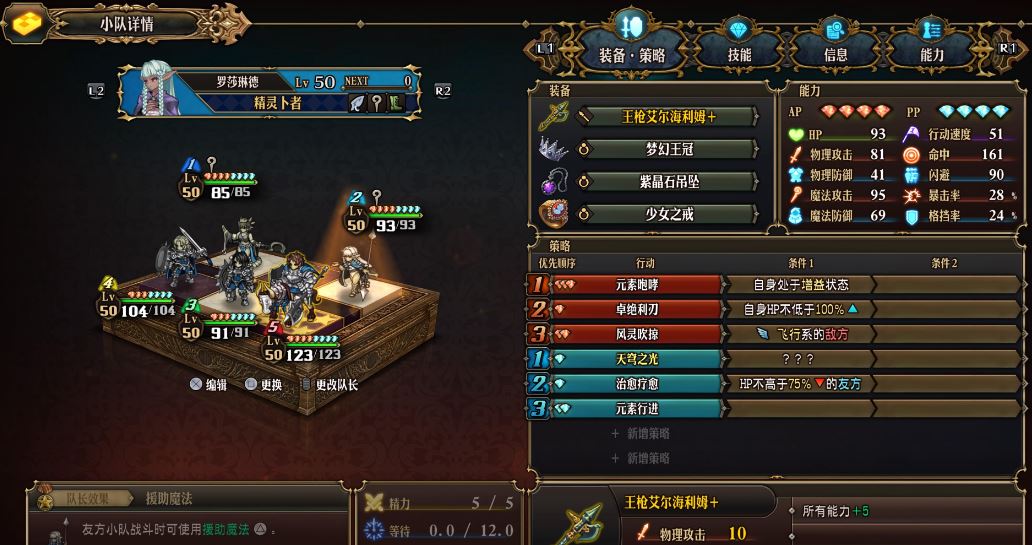This screenshot has width=1032, height=545.
Task: Open the 治愈行愈 tactic row
Action: (x=635, y=383)
